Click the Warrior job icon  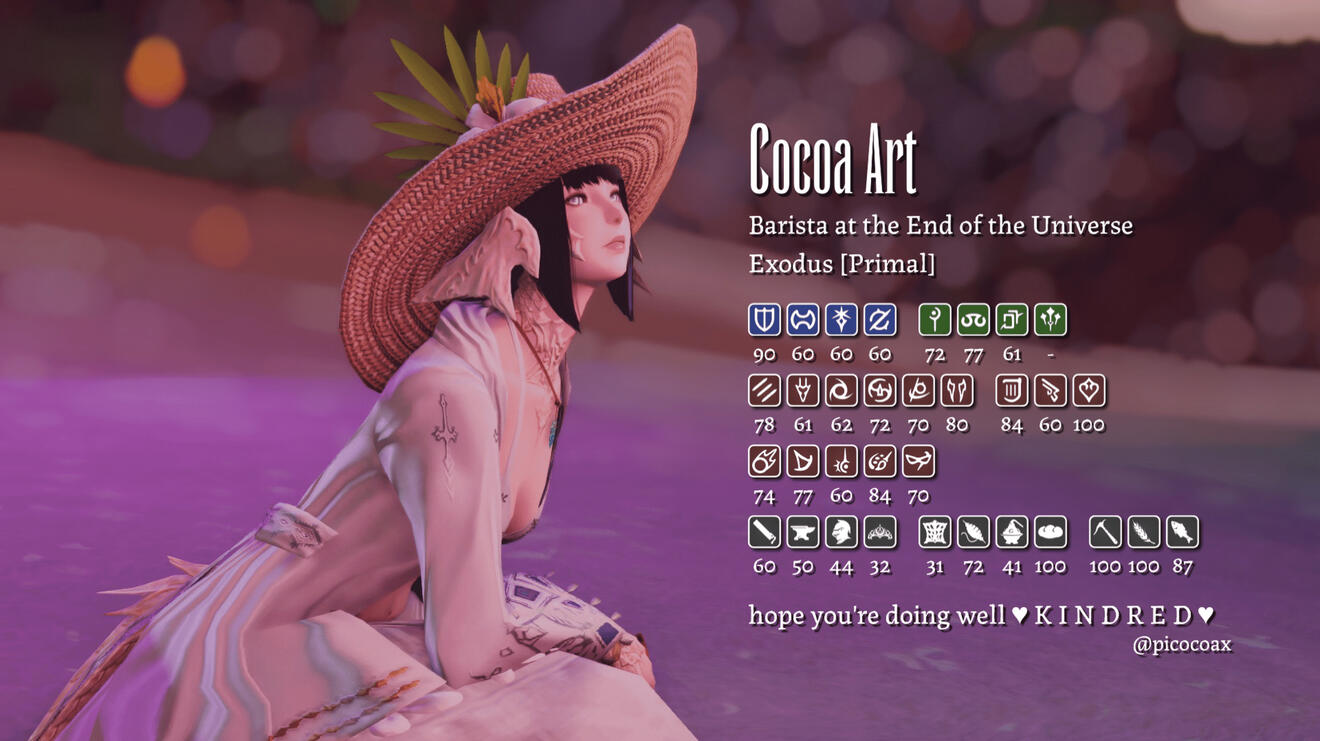coord(803,320)
